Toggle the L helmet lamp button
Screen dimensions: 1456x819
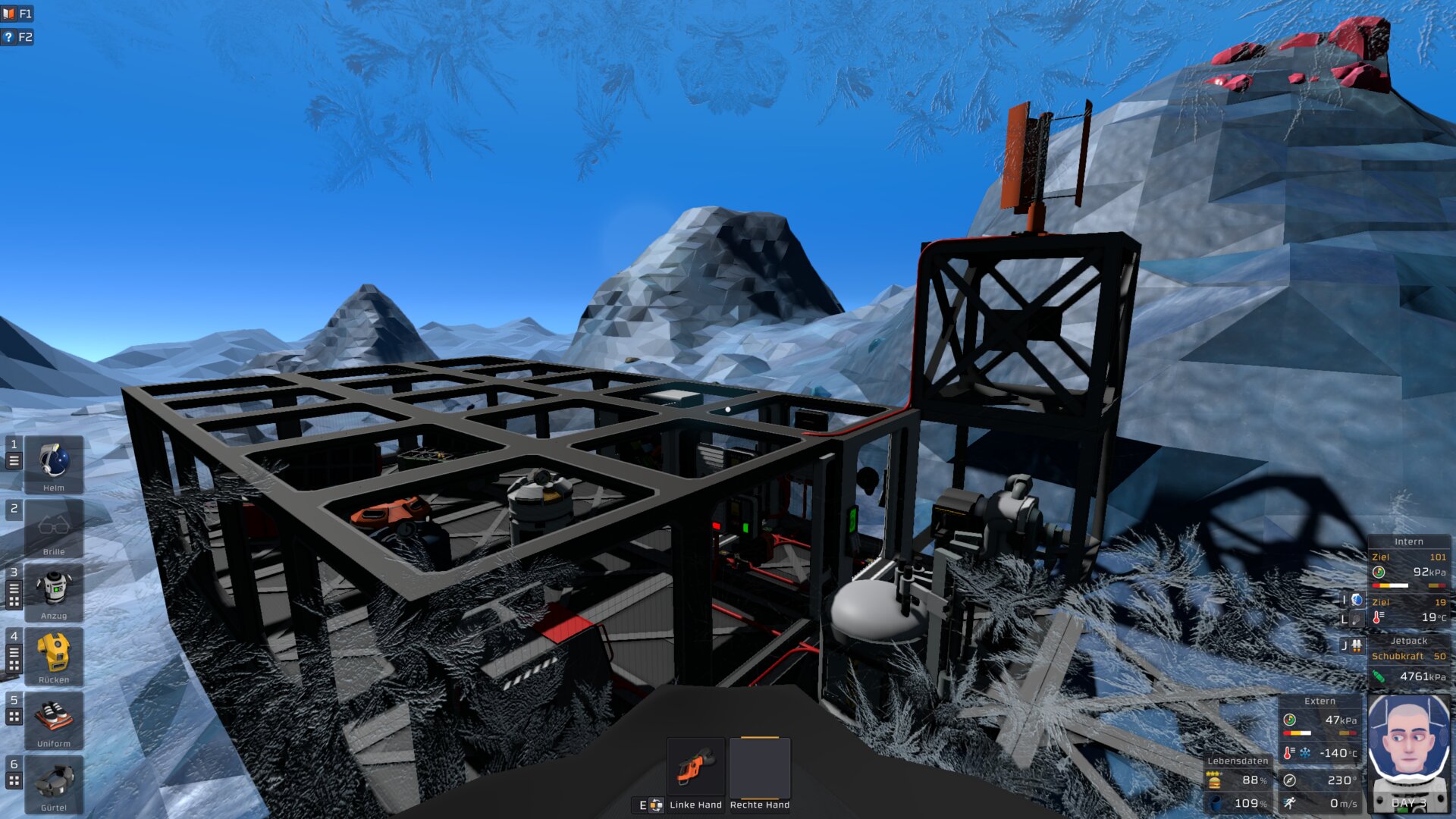click(x=1357, y=620)
